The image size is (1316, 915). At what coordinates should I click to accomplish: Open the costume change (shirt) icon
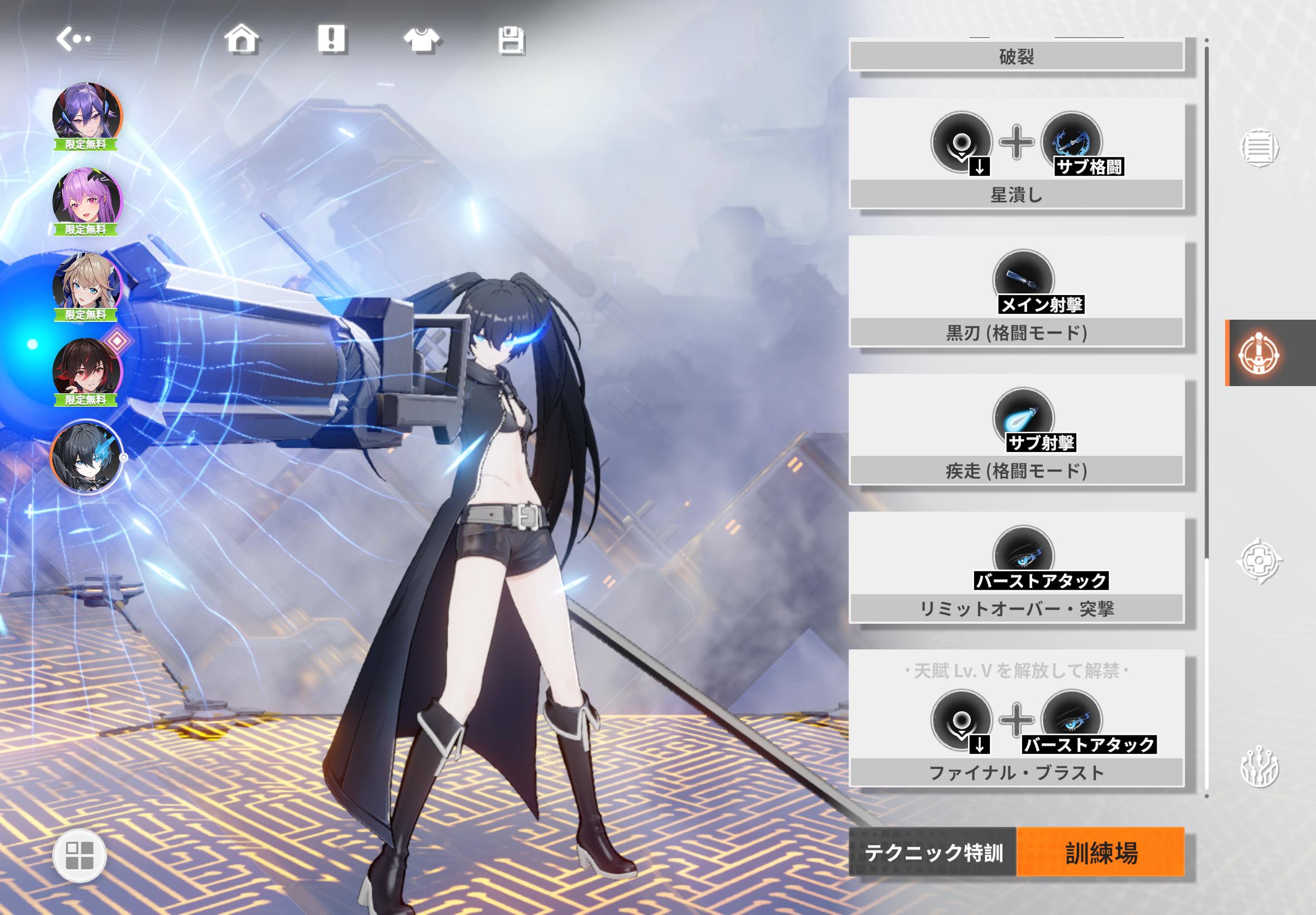coord(423,39)
